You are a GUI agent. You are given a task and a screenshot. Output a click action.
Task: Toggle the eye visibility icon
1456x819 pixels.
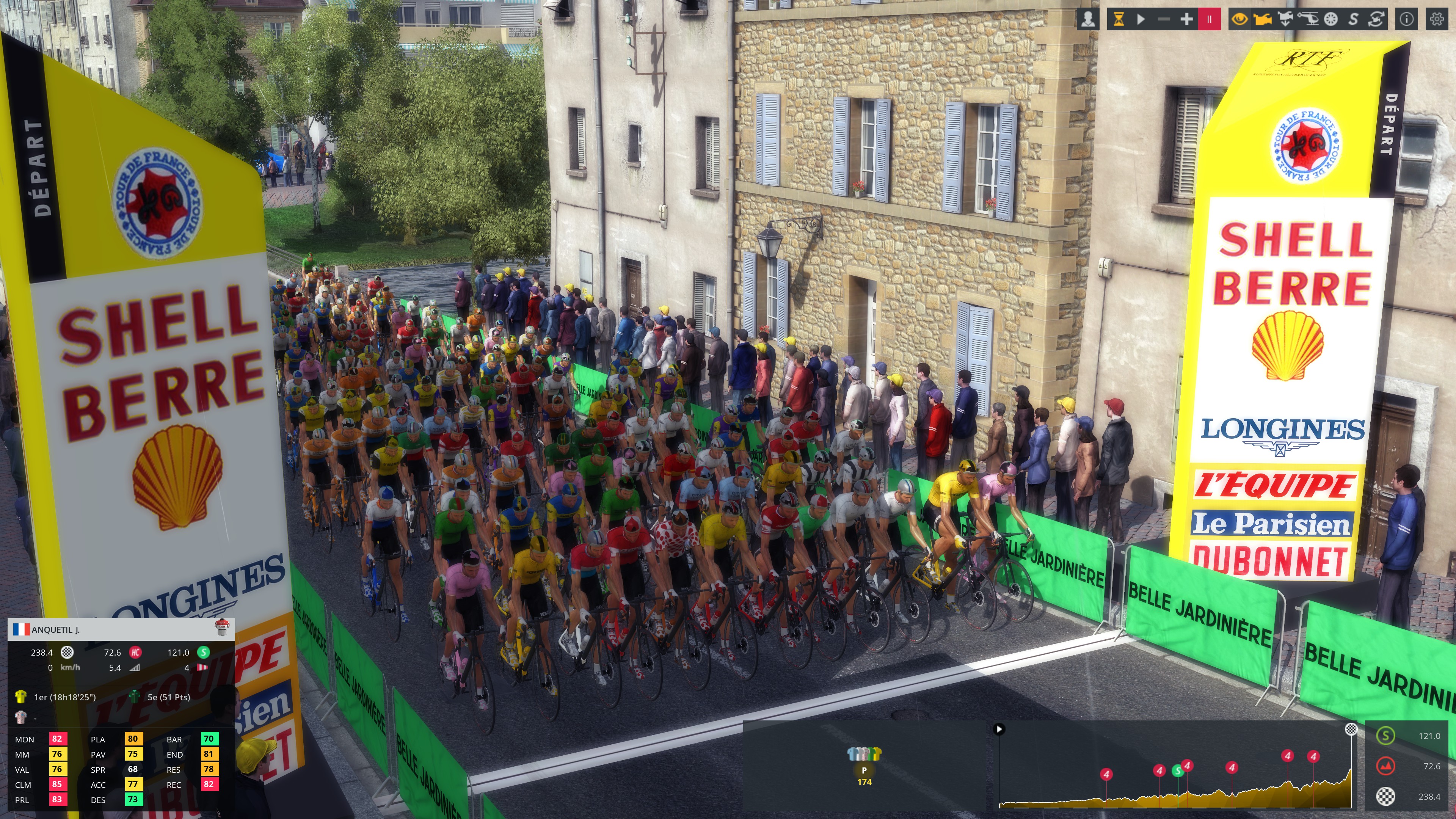[x=1239, y=20]
